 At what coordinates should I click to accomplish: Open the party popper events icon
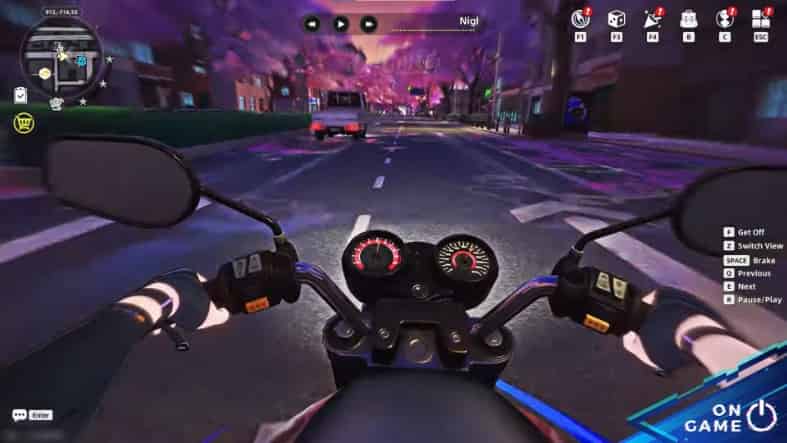pyautogui.click(x=653, y=19)
